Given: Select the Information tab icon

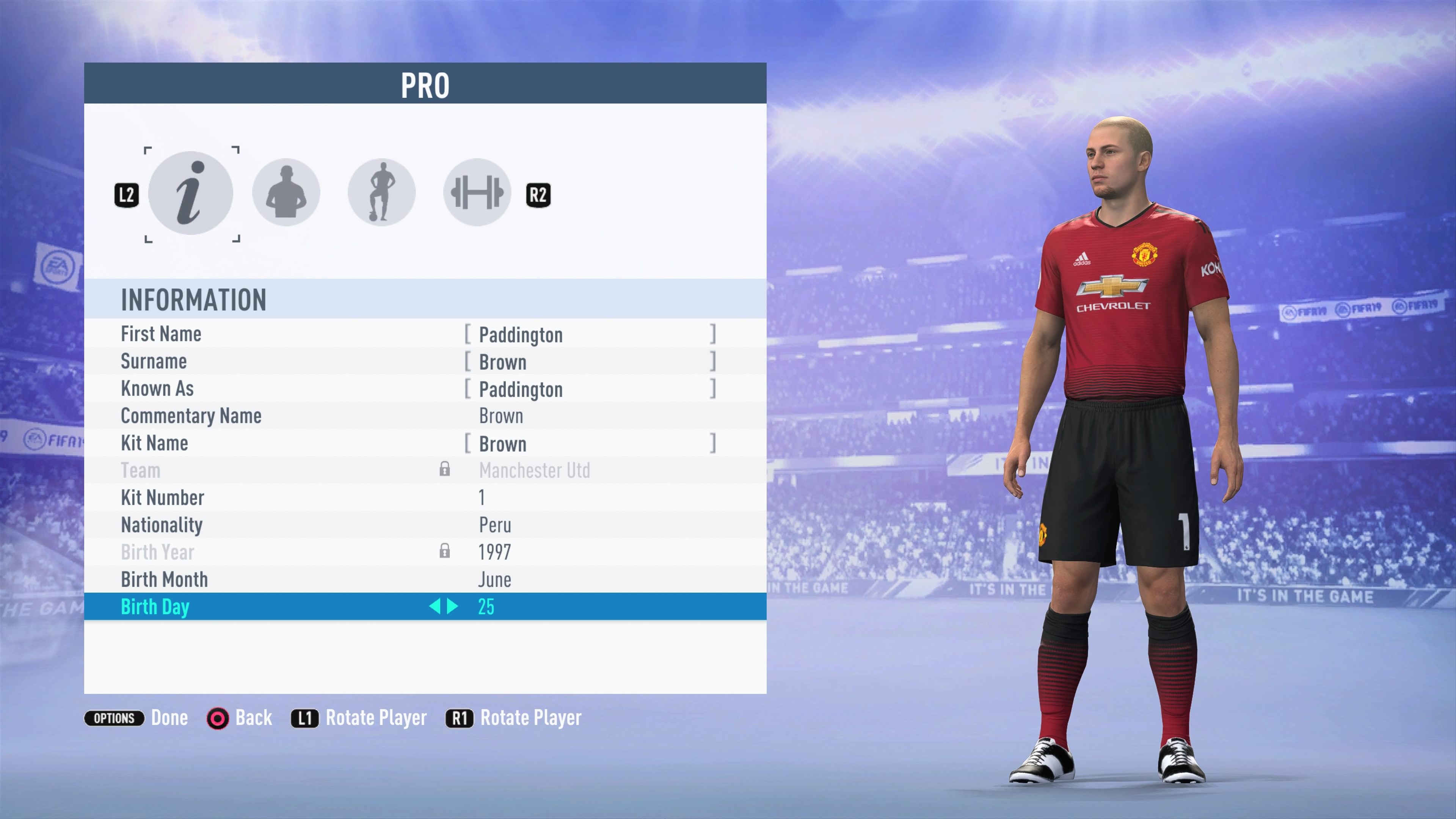Looking at the screenshot, I should pyautogui.click(x=190, y=193).
